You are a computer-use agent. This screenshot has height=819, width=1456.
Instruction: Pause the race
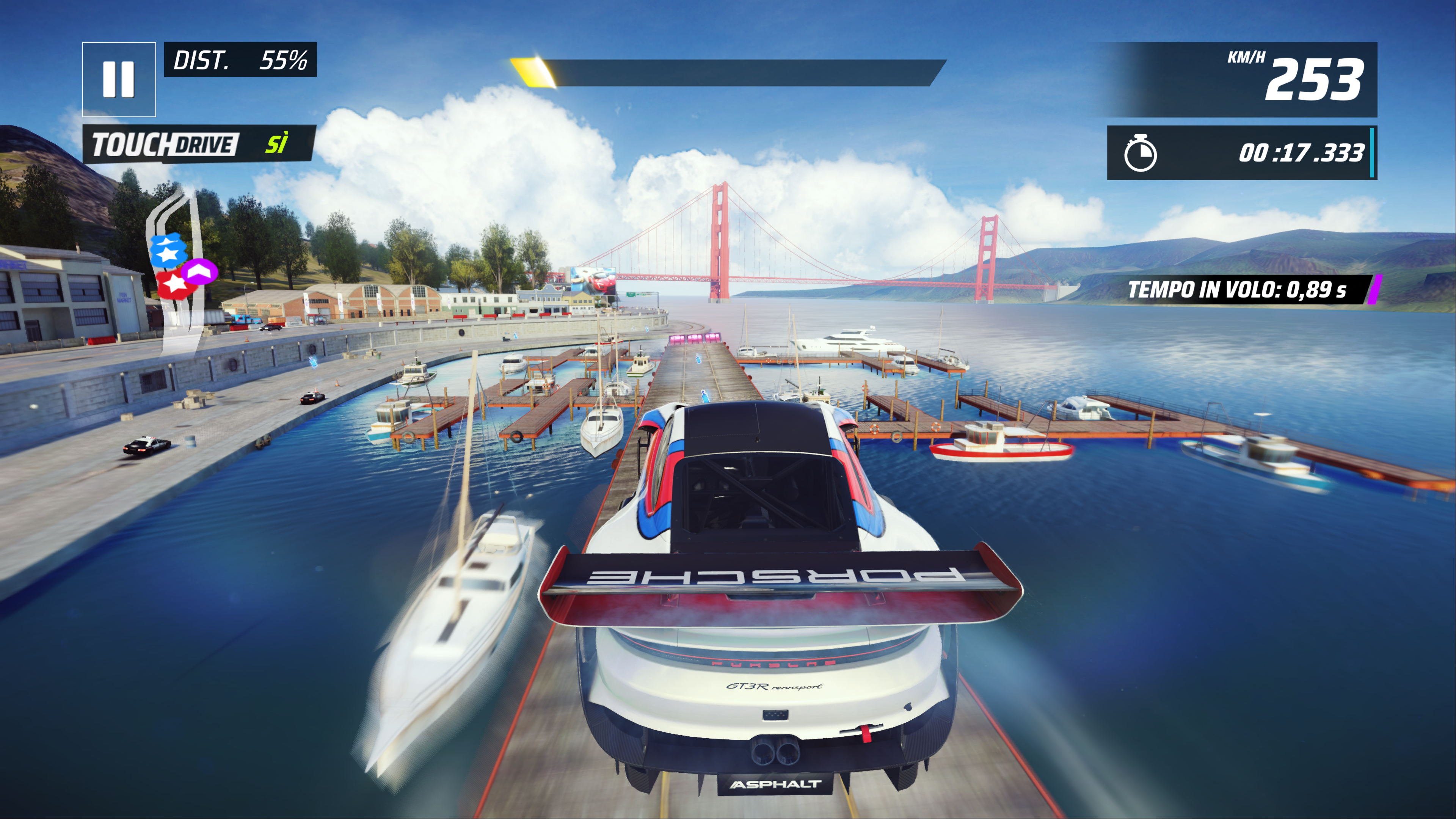(119, 80)
